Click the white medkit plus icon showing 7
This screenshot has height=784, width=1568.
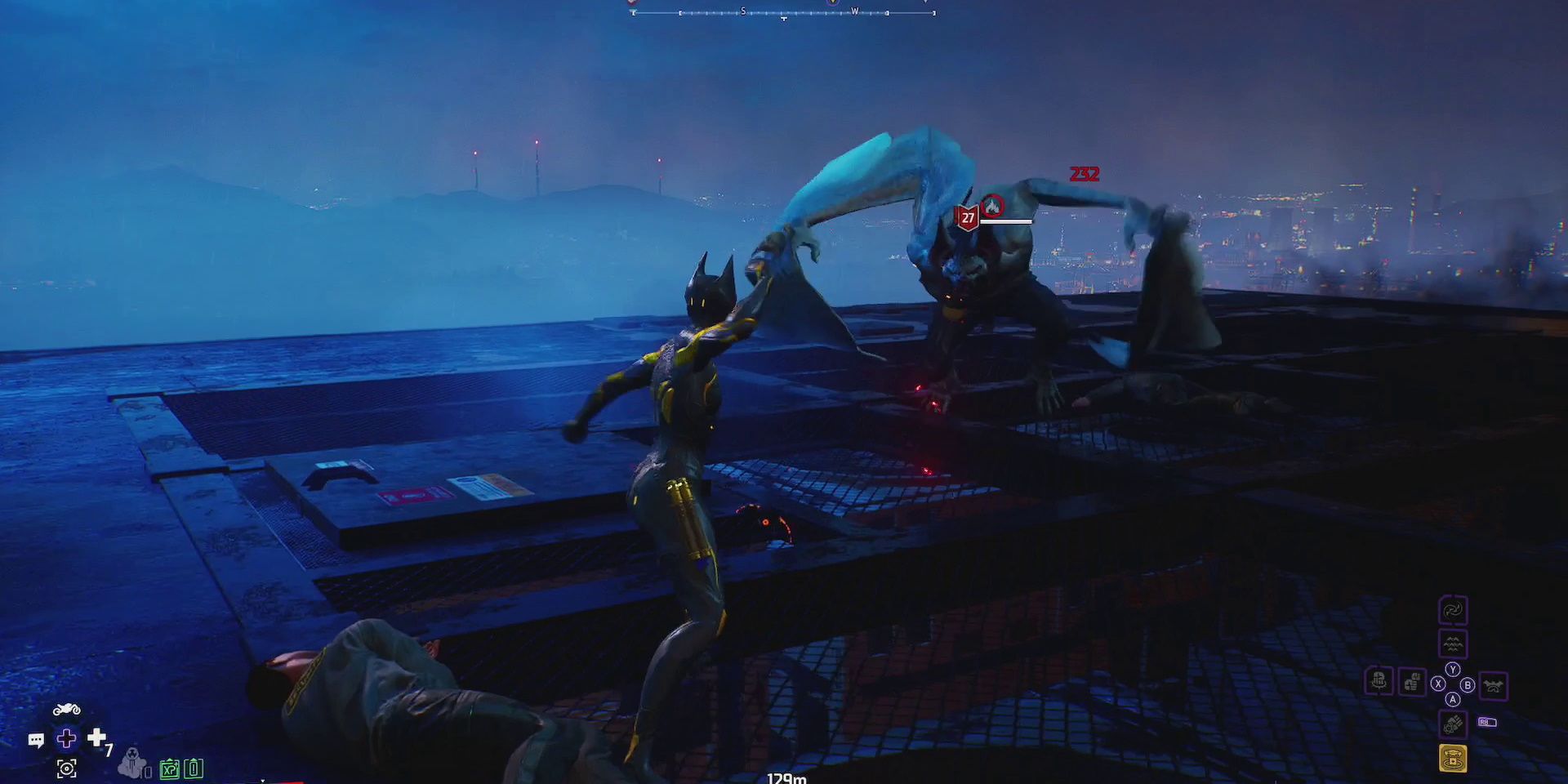tap(96, 738)
